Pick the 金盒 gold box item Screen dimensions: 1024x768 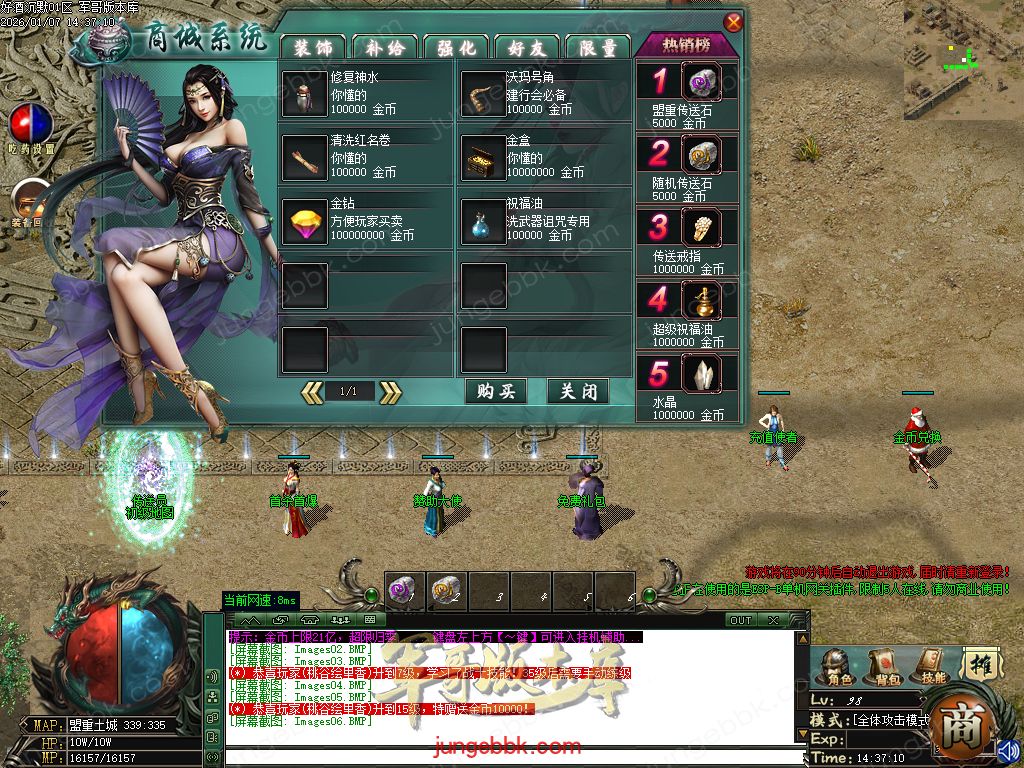tap(482, 157)
